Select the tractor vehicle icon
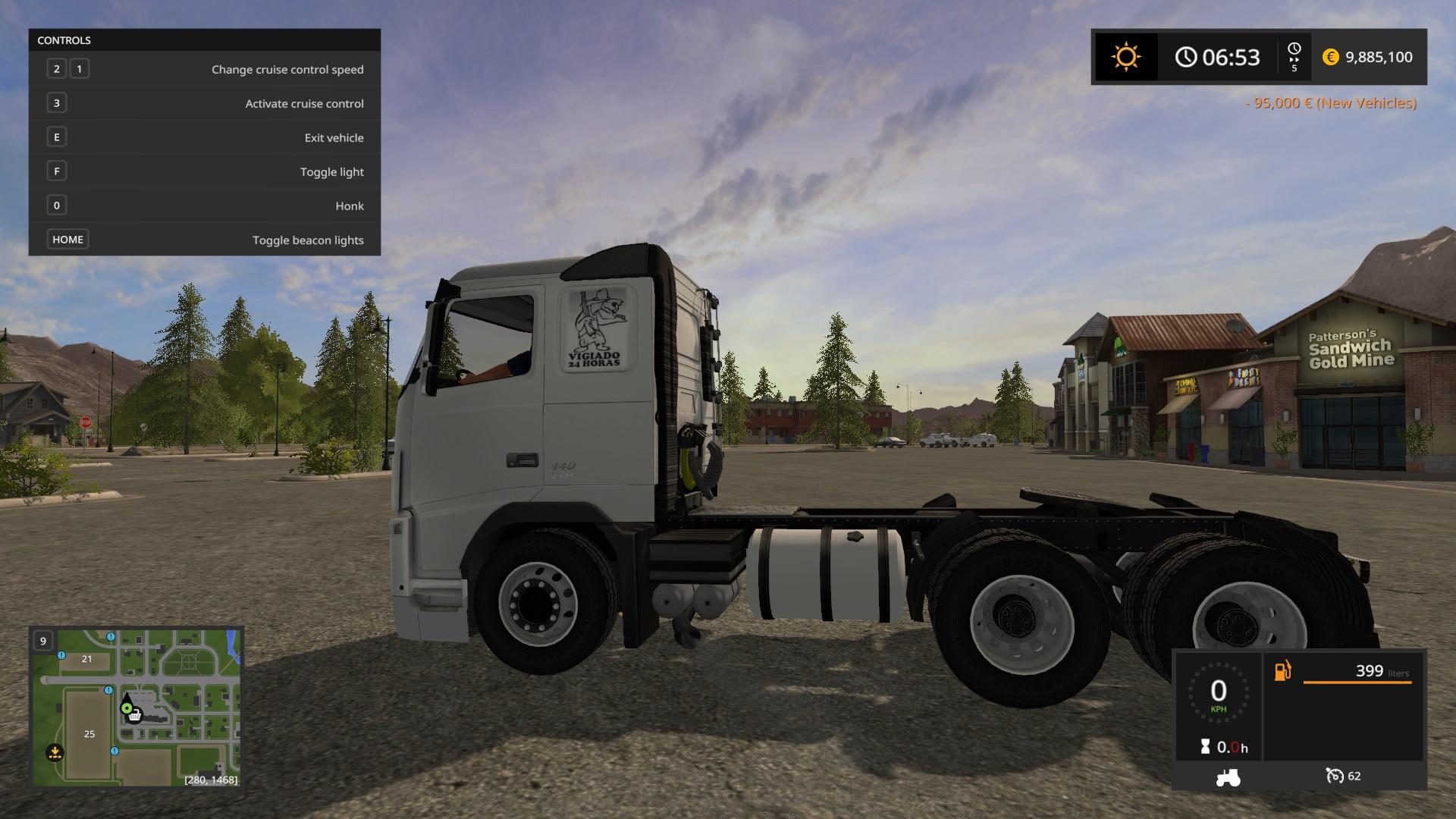 click(1228, 777)
